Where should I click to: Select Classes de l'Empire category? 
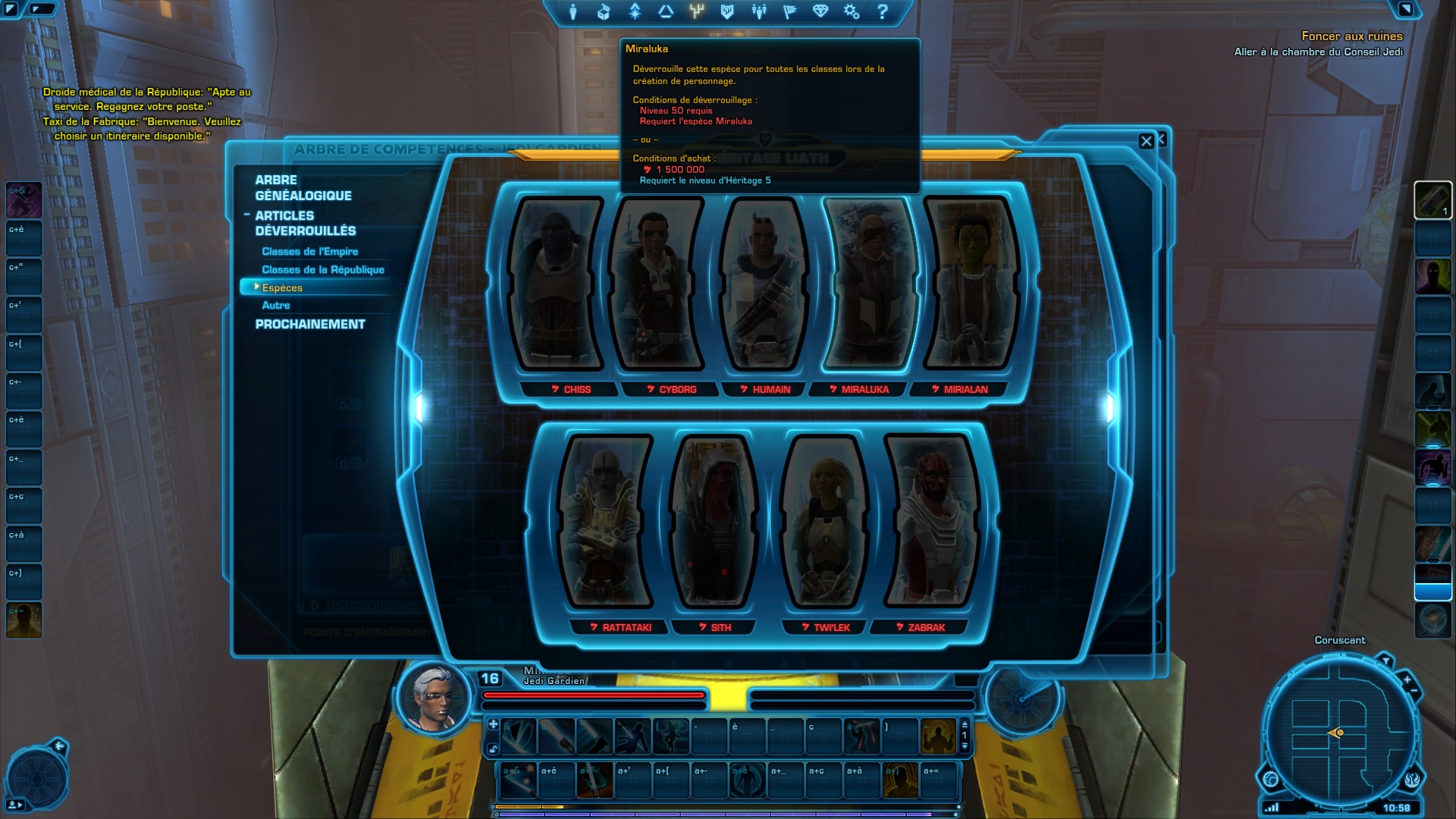[309, 252]
